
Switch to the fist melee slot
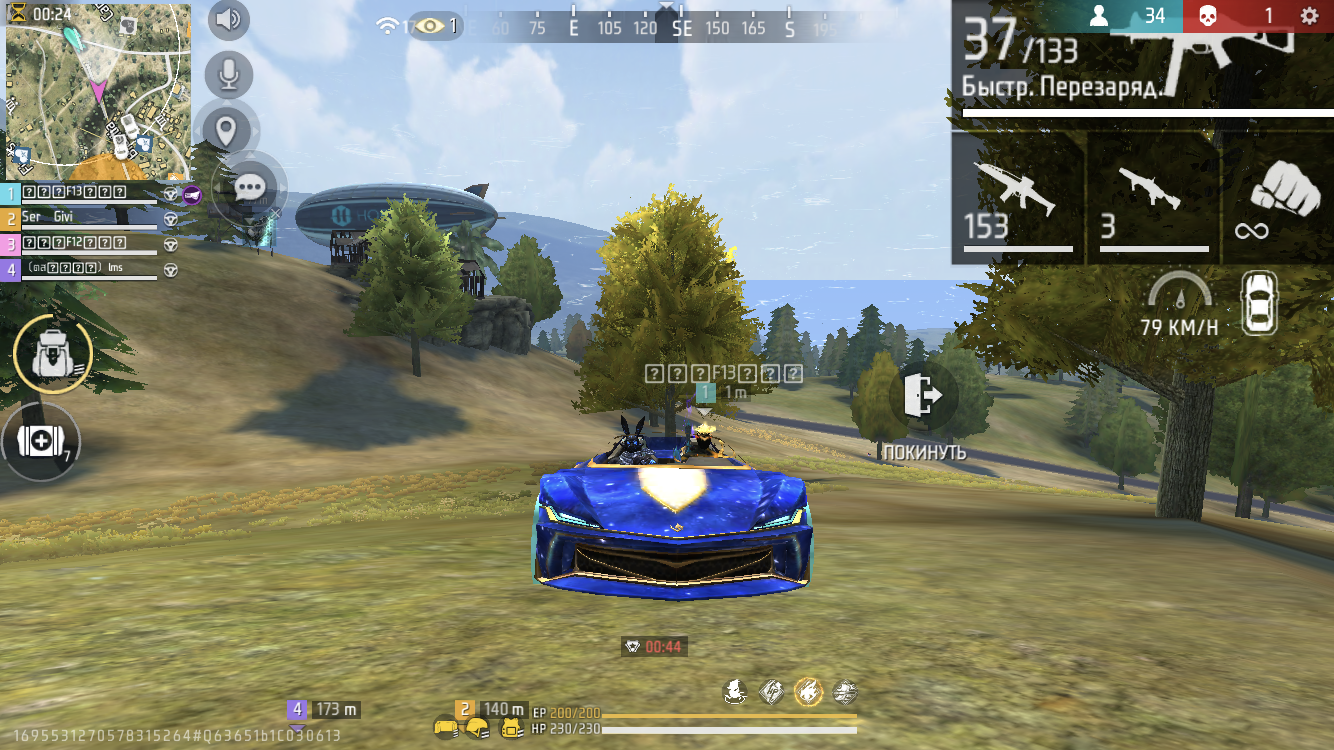point(1278,198)
